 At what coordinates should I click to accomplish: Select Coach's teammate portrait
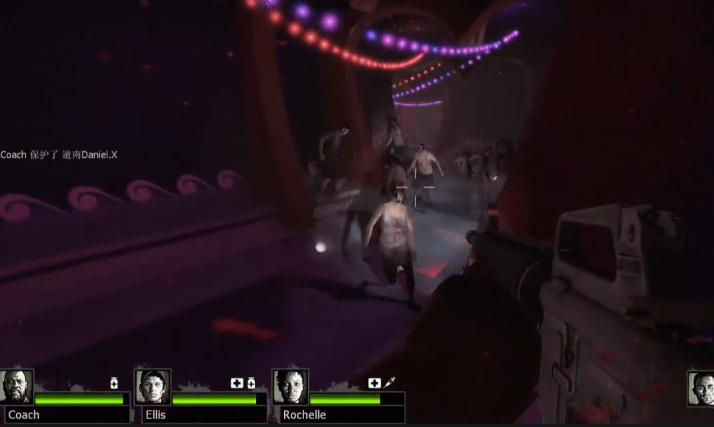click(x=17, y=387)
